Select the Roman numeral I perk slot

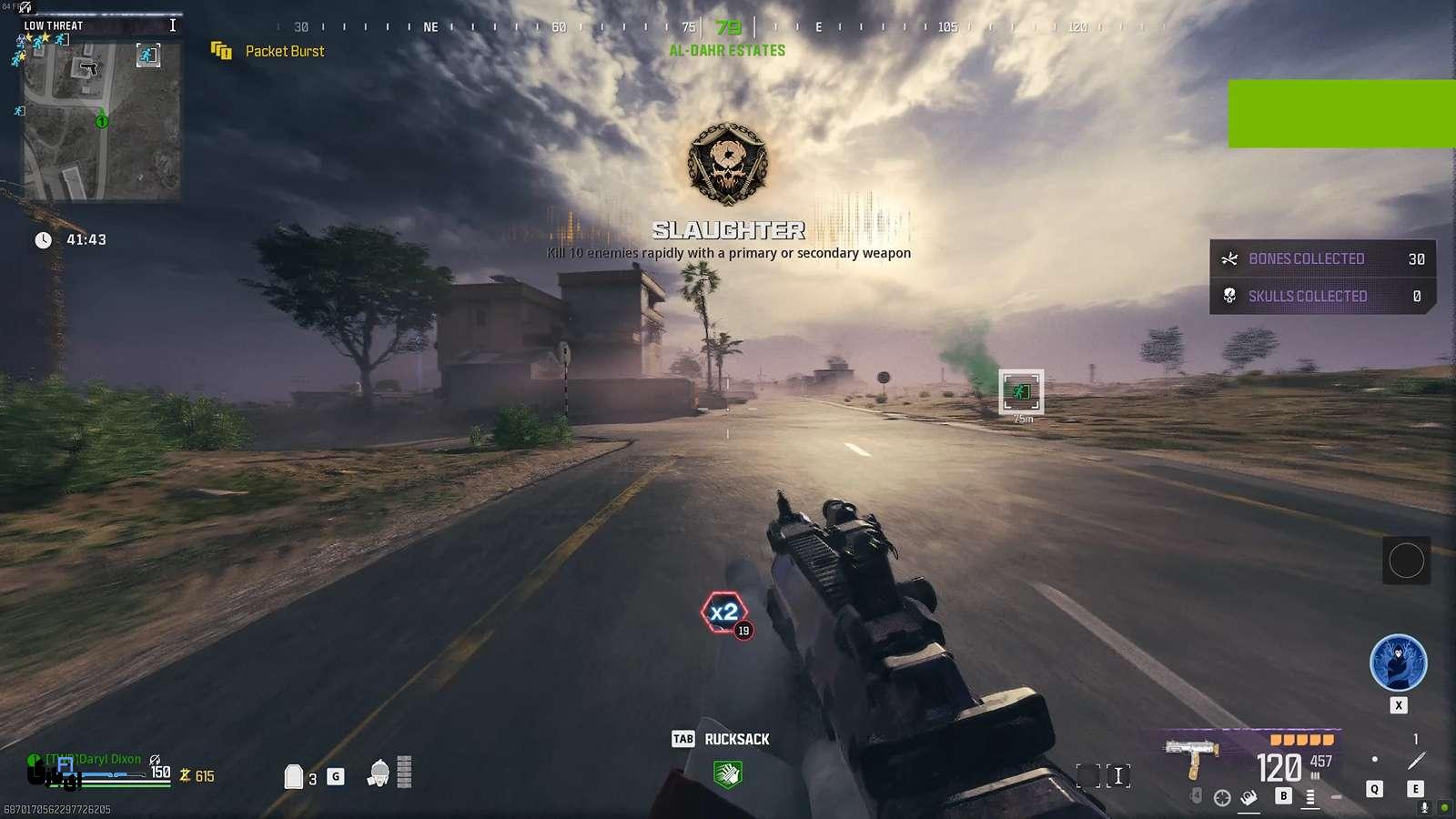point(1118,776)
